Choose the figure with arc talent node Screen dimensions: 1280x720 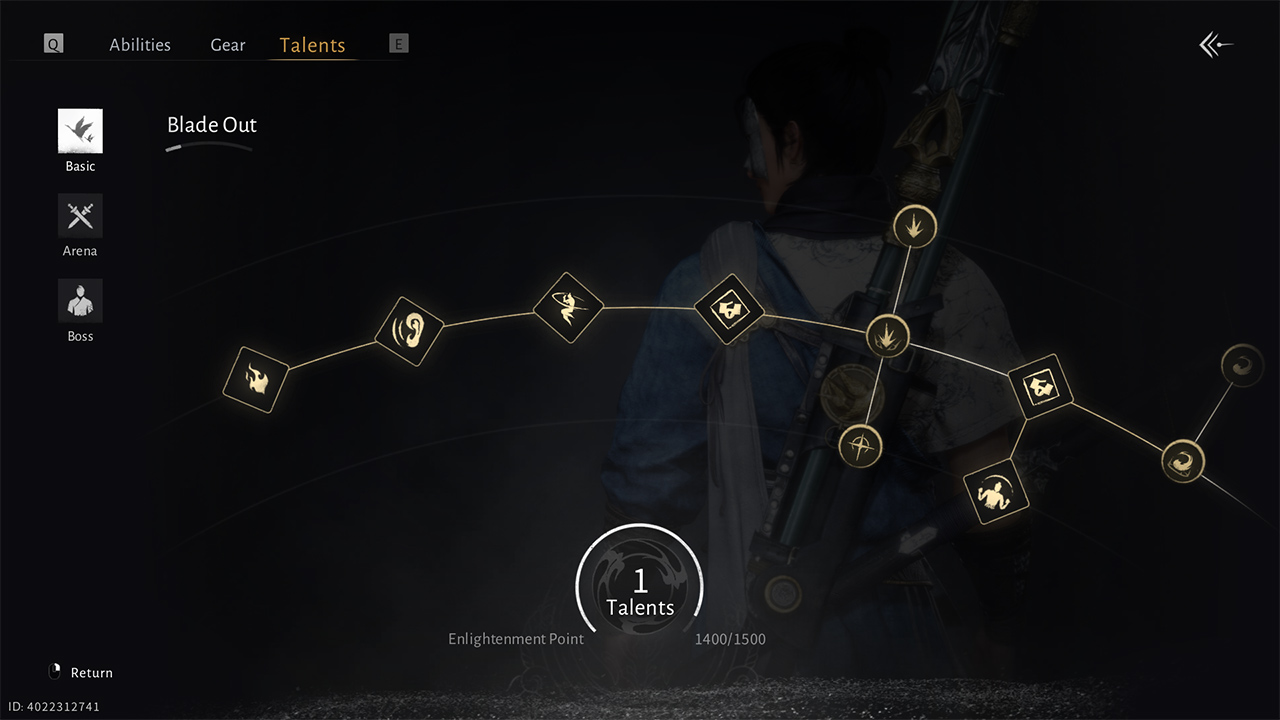tap(996, 492)
